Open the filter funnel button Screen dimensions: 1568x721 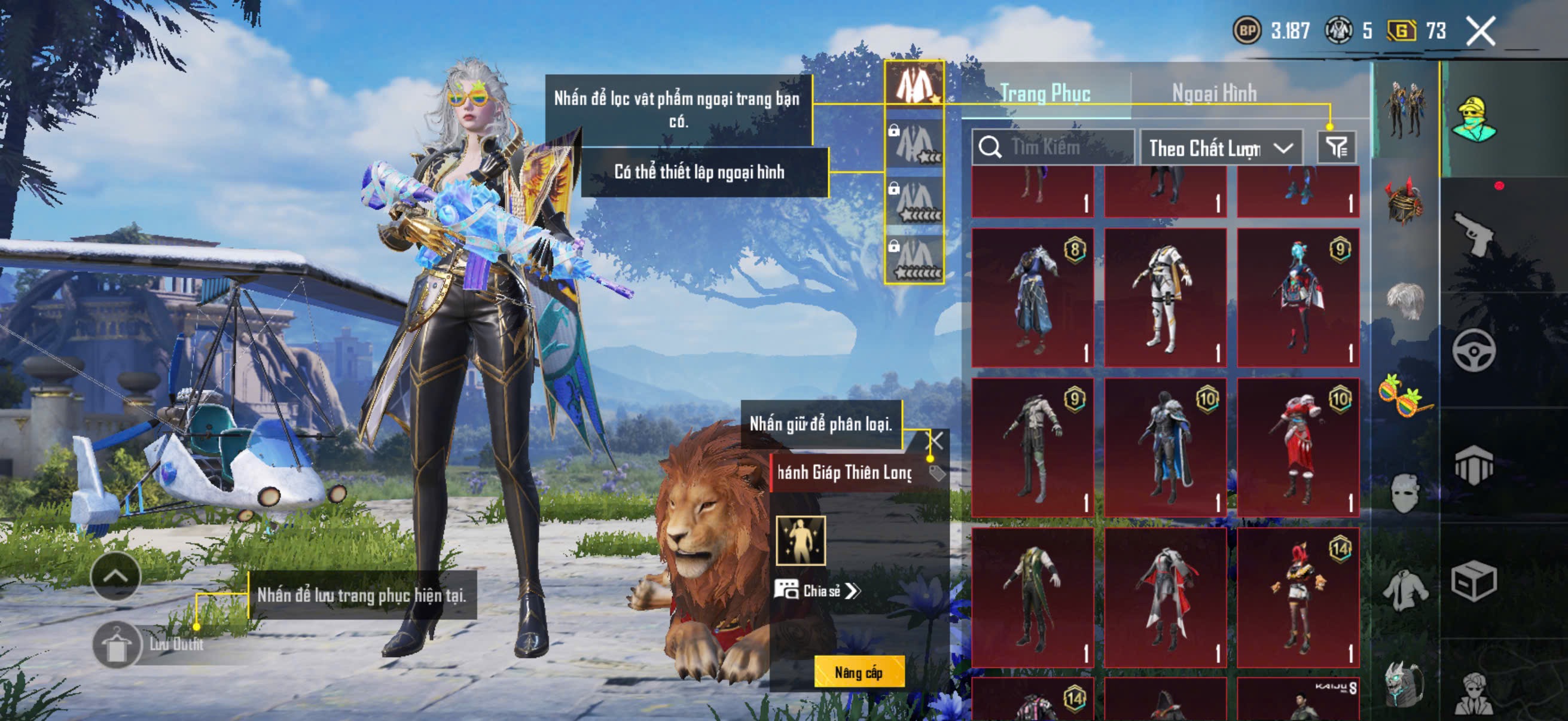click(x=1337, y=147)
